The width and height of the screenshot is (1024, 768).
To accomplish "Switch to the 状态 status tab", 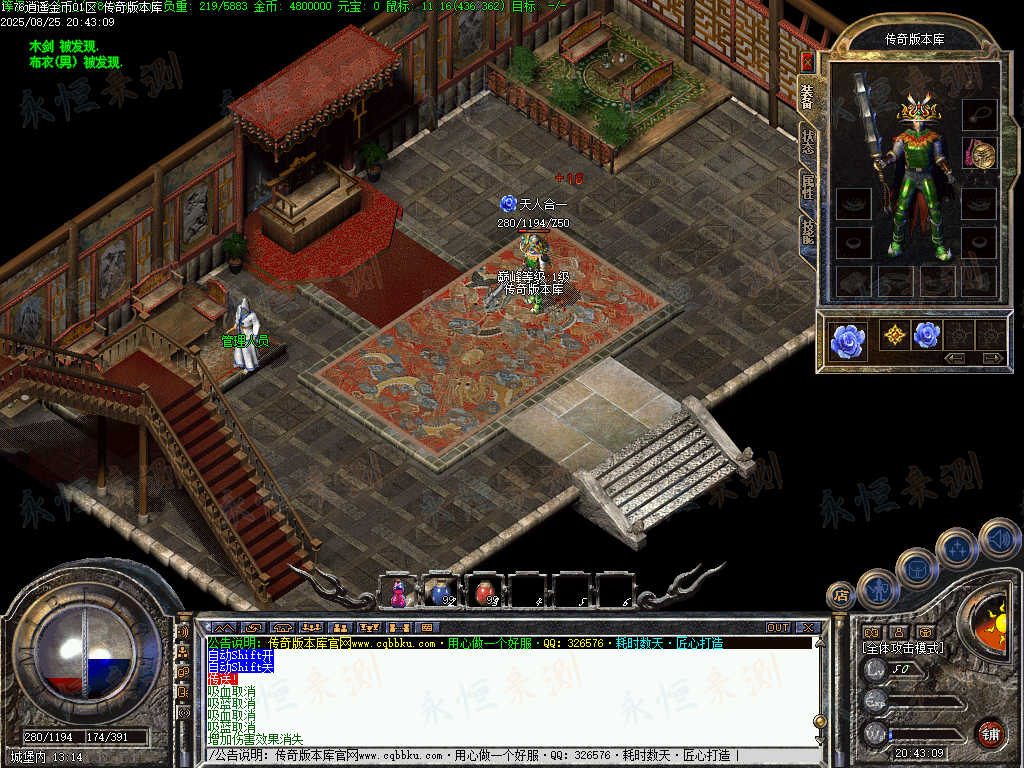I will coord(807,142).
